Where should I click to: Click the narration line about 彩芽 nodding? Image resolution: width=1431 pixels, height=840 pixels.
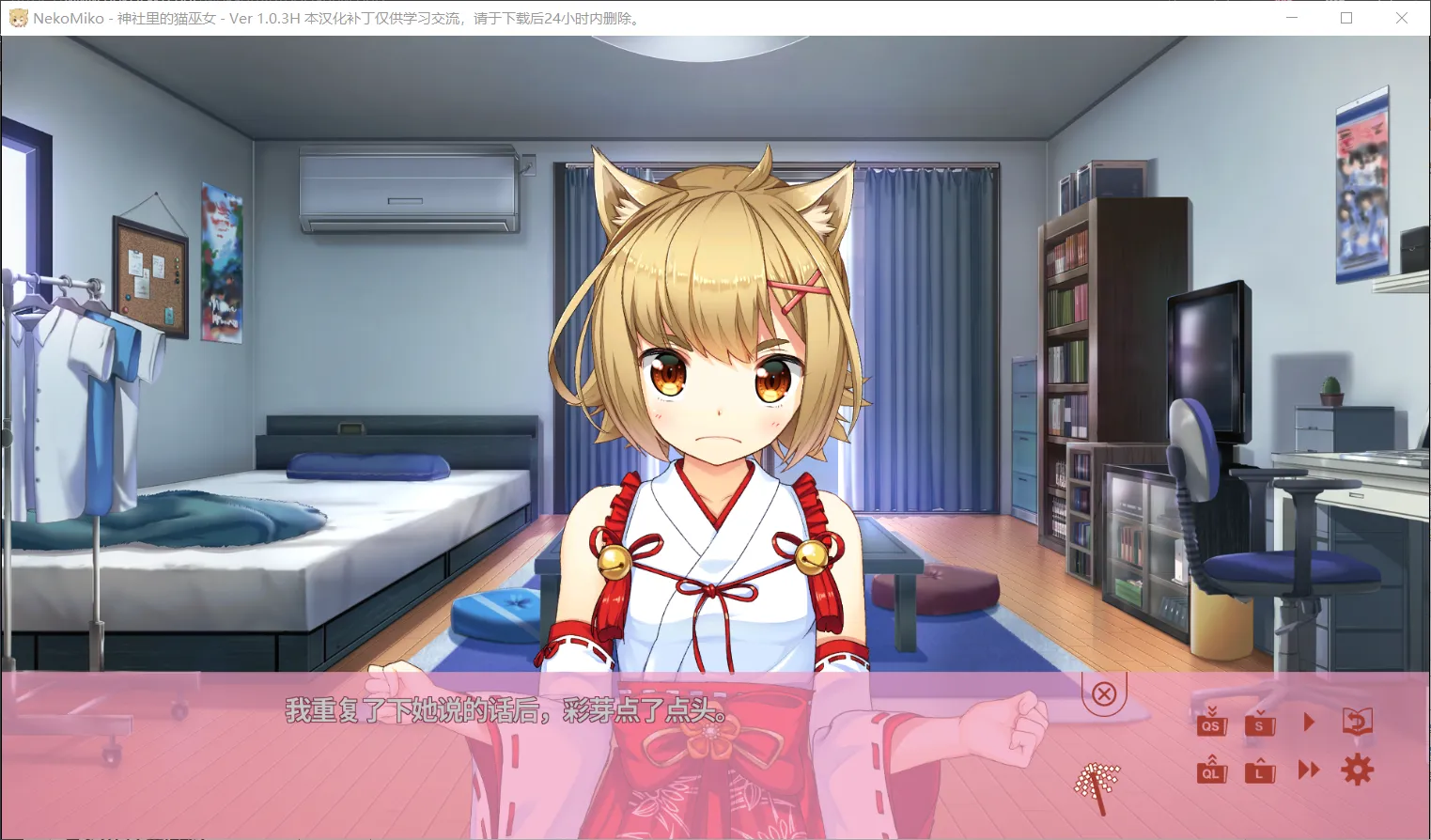coord(506,713)
